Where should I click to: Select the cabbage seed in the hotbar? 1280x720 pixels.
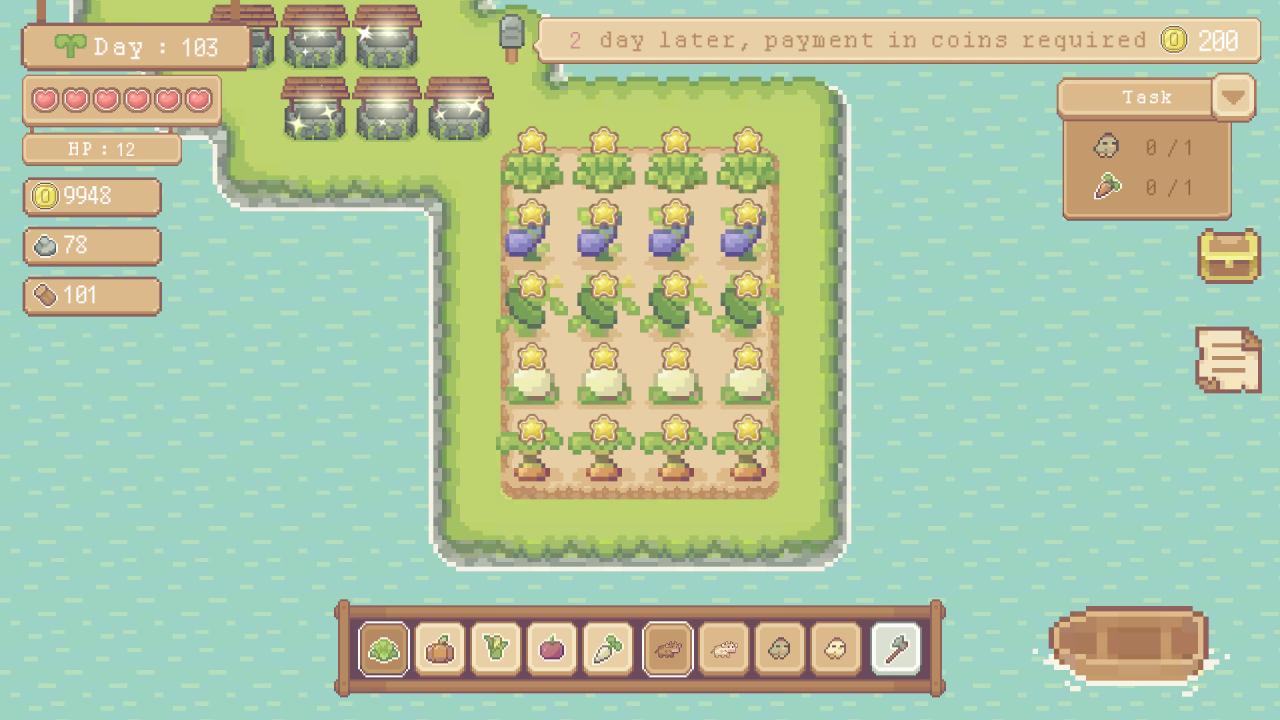[383, 648]
